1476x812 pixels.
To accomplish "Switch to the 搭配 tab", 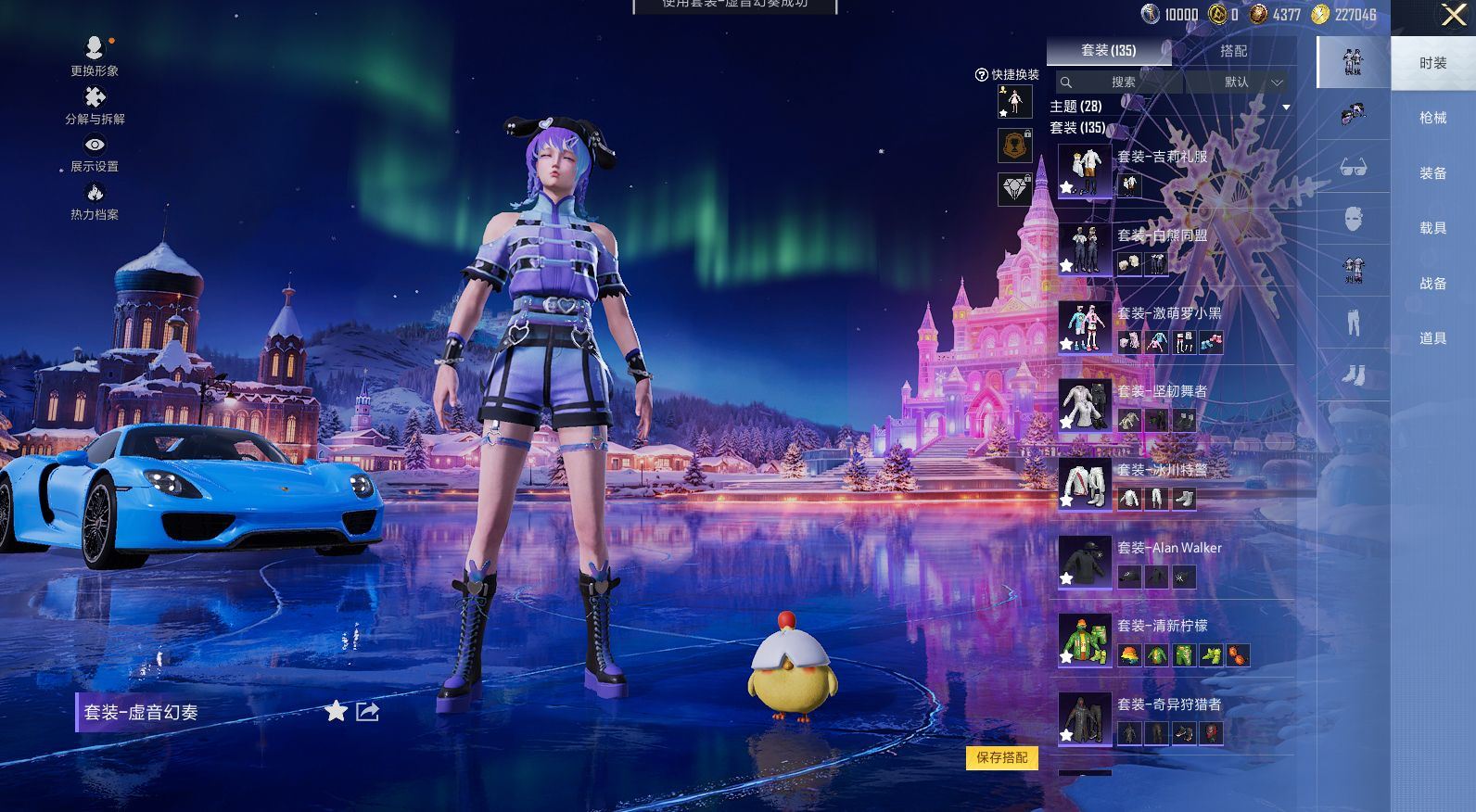I will (1233, 51).
